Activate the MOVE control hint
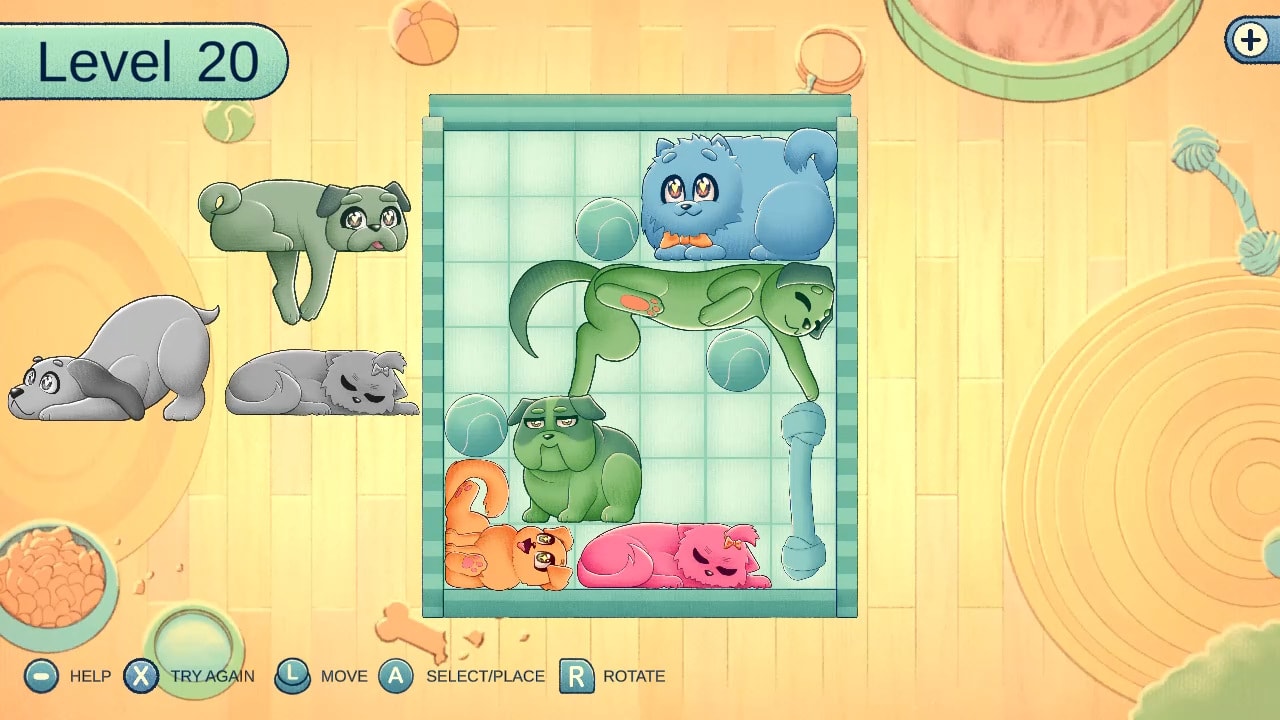1280x720 pixels. [x=294, y=676]
